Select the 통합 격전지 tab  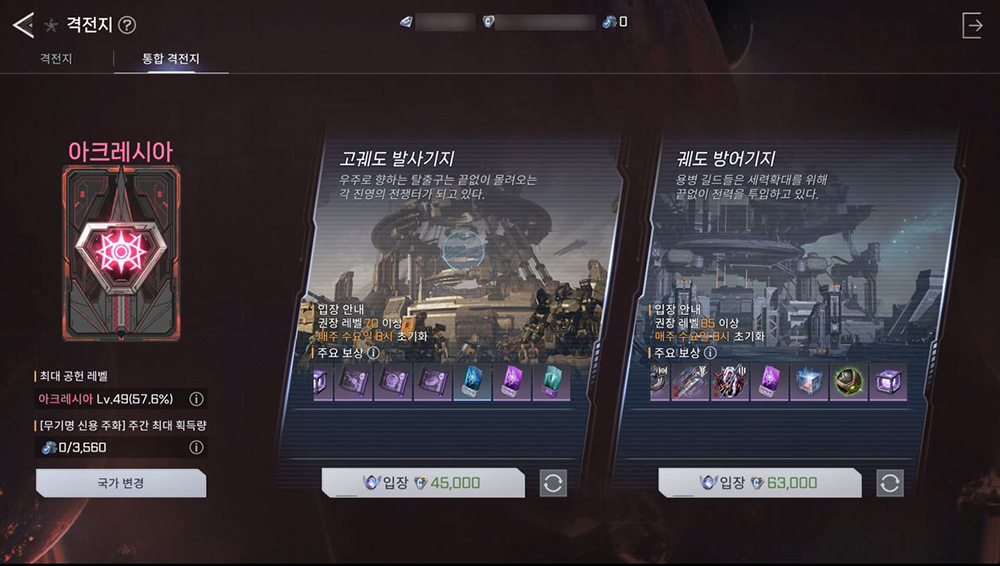pyautogui.click(x=171, y=59)
